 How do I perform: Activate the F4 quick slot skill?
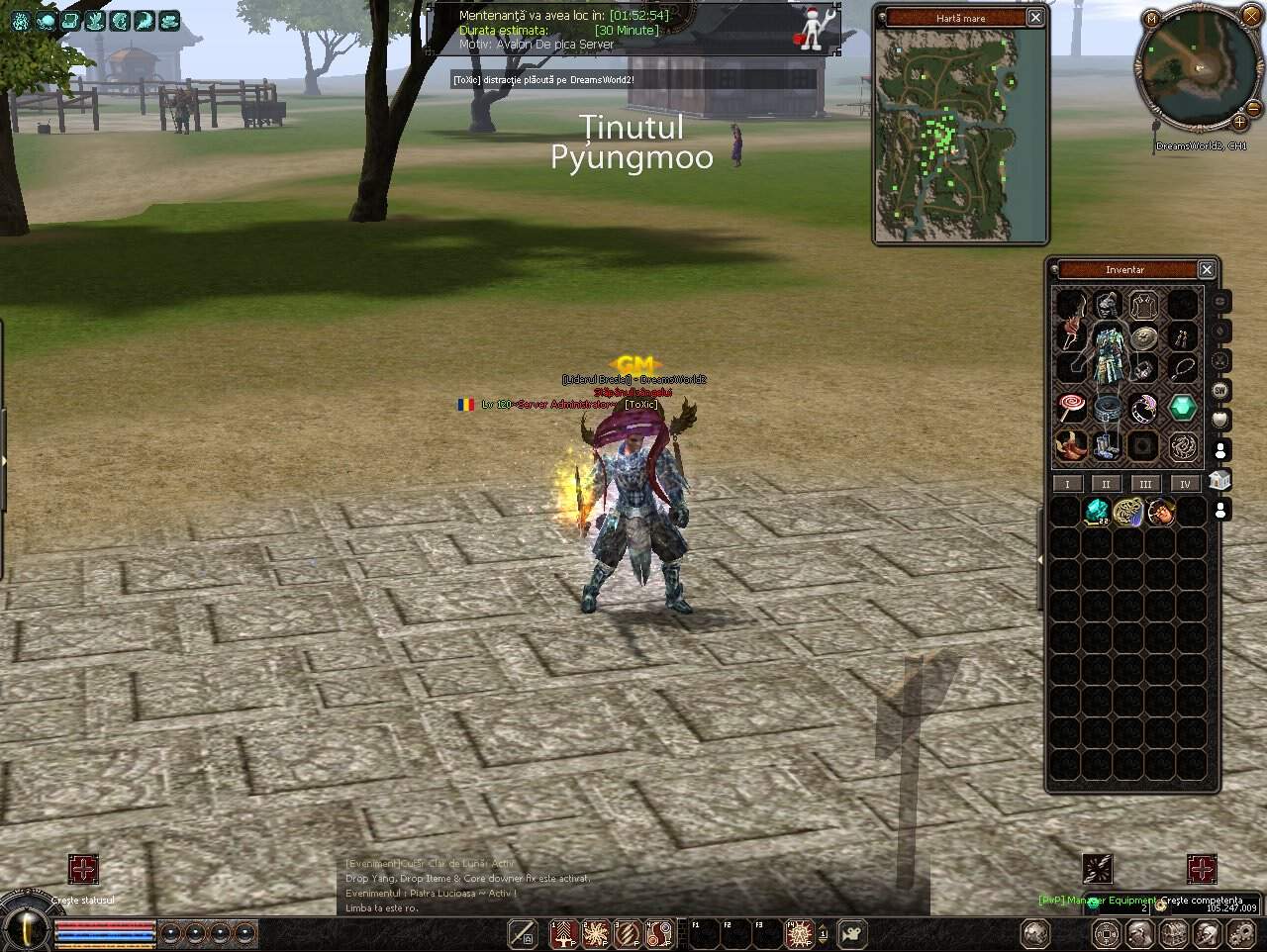(x=798, y=932)
